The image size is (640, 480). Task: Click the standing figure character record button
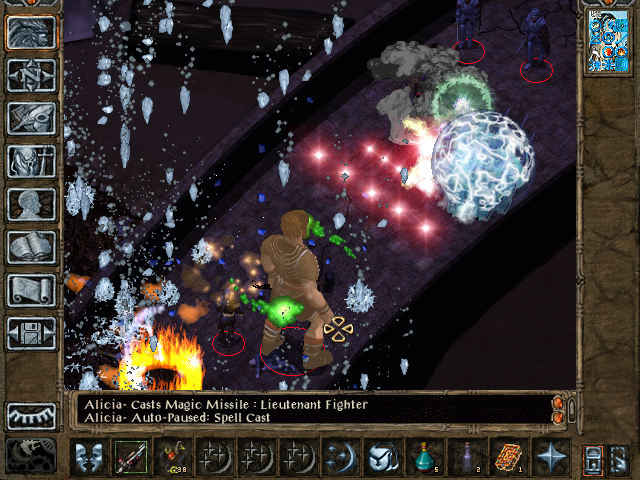pos(31,161)
